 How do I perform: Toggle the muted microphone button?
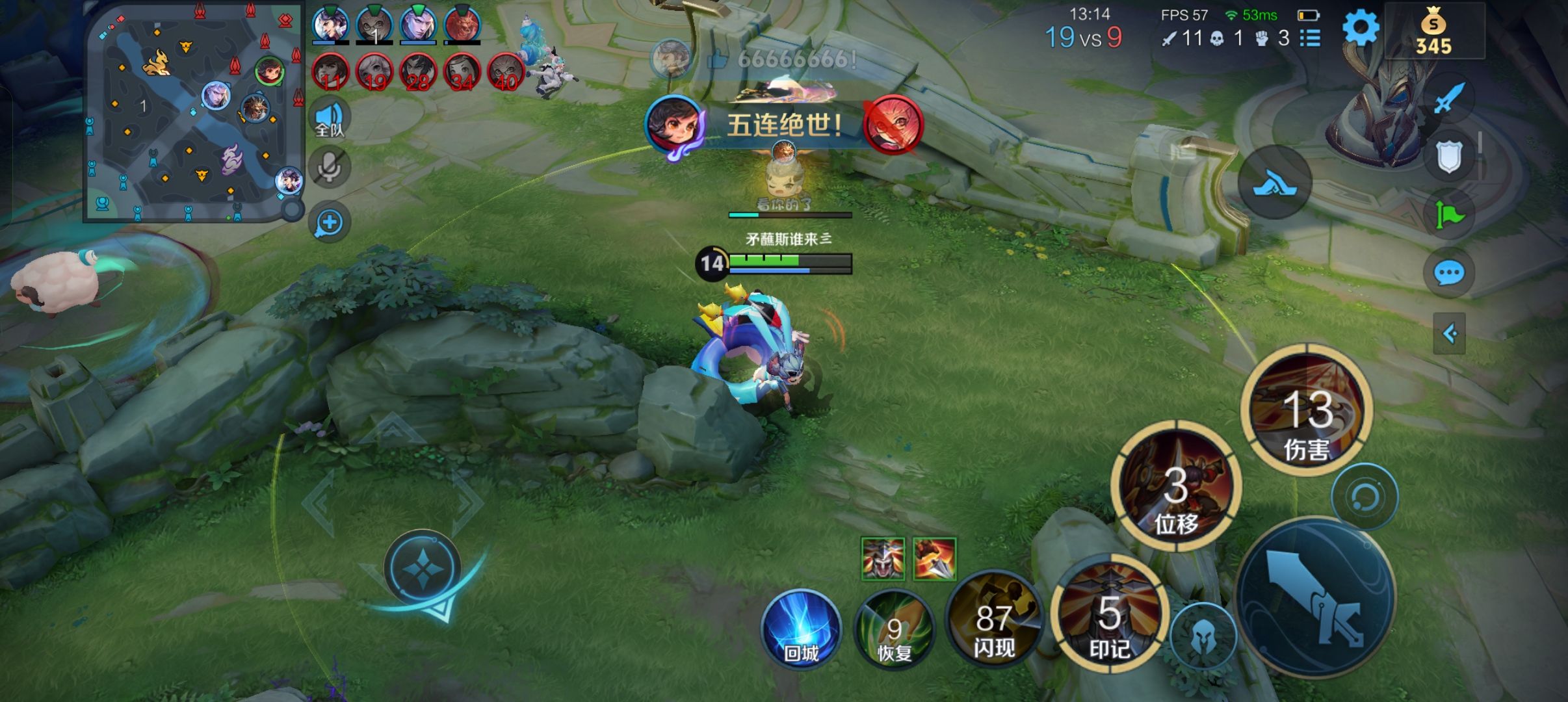pyautogui.click(x=330, y=168)
